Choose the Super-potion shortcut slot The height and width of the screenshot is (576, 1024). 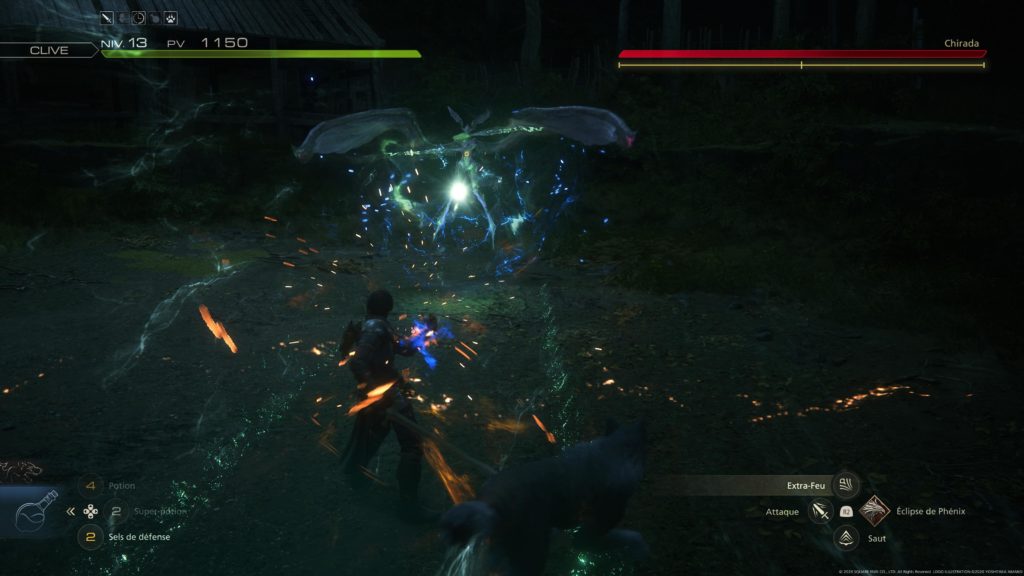click(x=116, y=511)
